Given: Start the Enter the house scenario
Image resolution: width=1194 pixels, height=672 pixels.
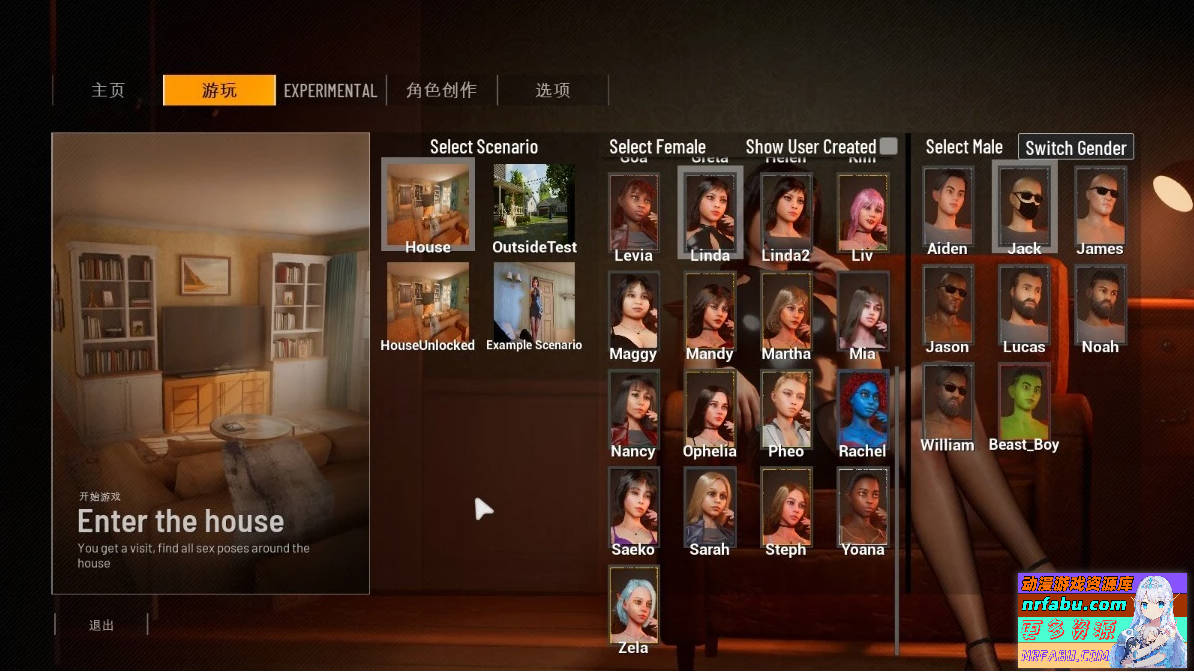Looking at the screenshot, I should point(210,363).
